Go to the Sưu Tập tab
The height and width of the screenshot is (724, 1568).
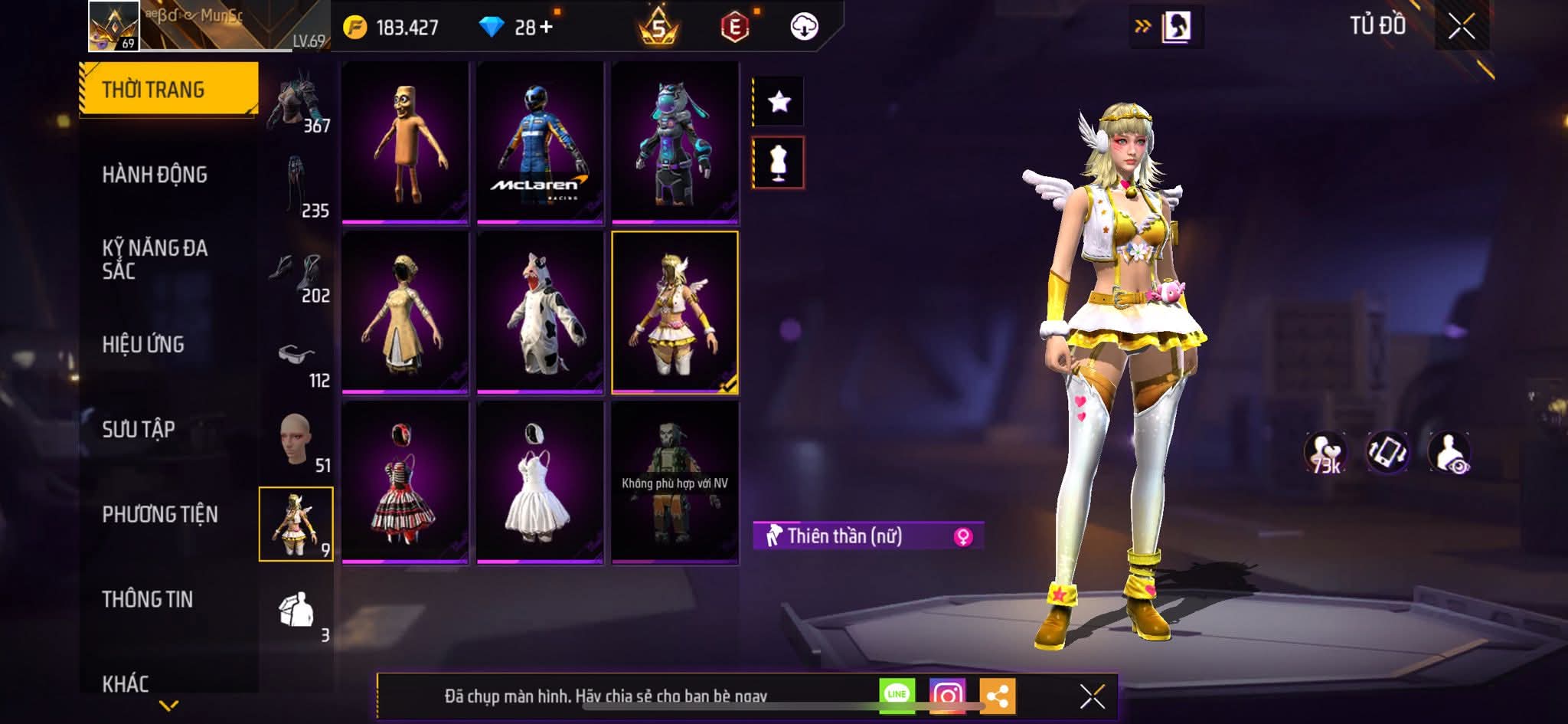139,429
